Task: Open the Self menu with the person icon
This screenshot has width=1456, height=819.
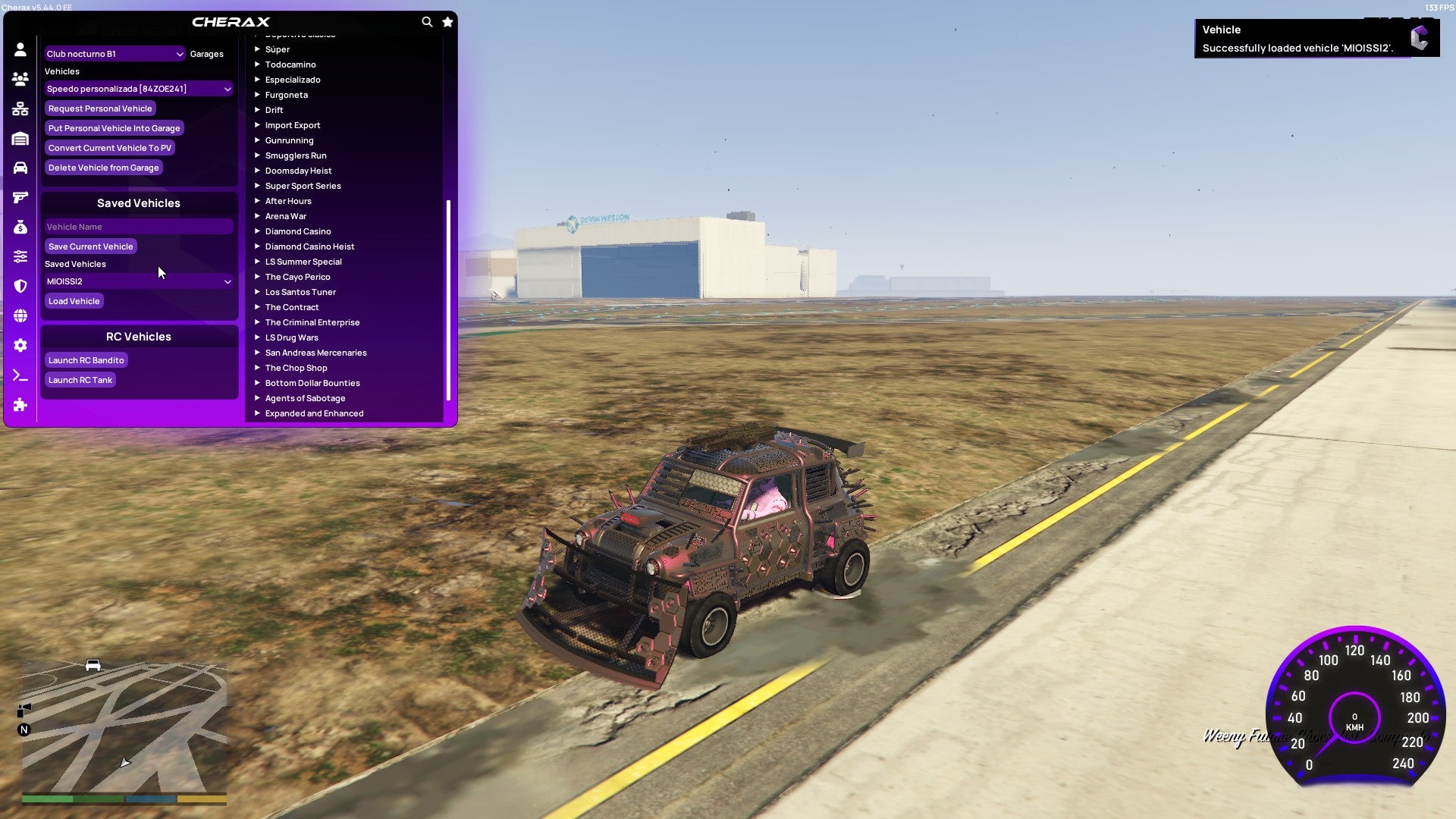Action: coord(20,49)
